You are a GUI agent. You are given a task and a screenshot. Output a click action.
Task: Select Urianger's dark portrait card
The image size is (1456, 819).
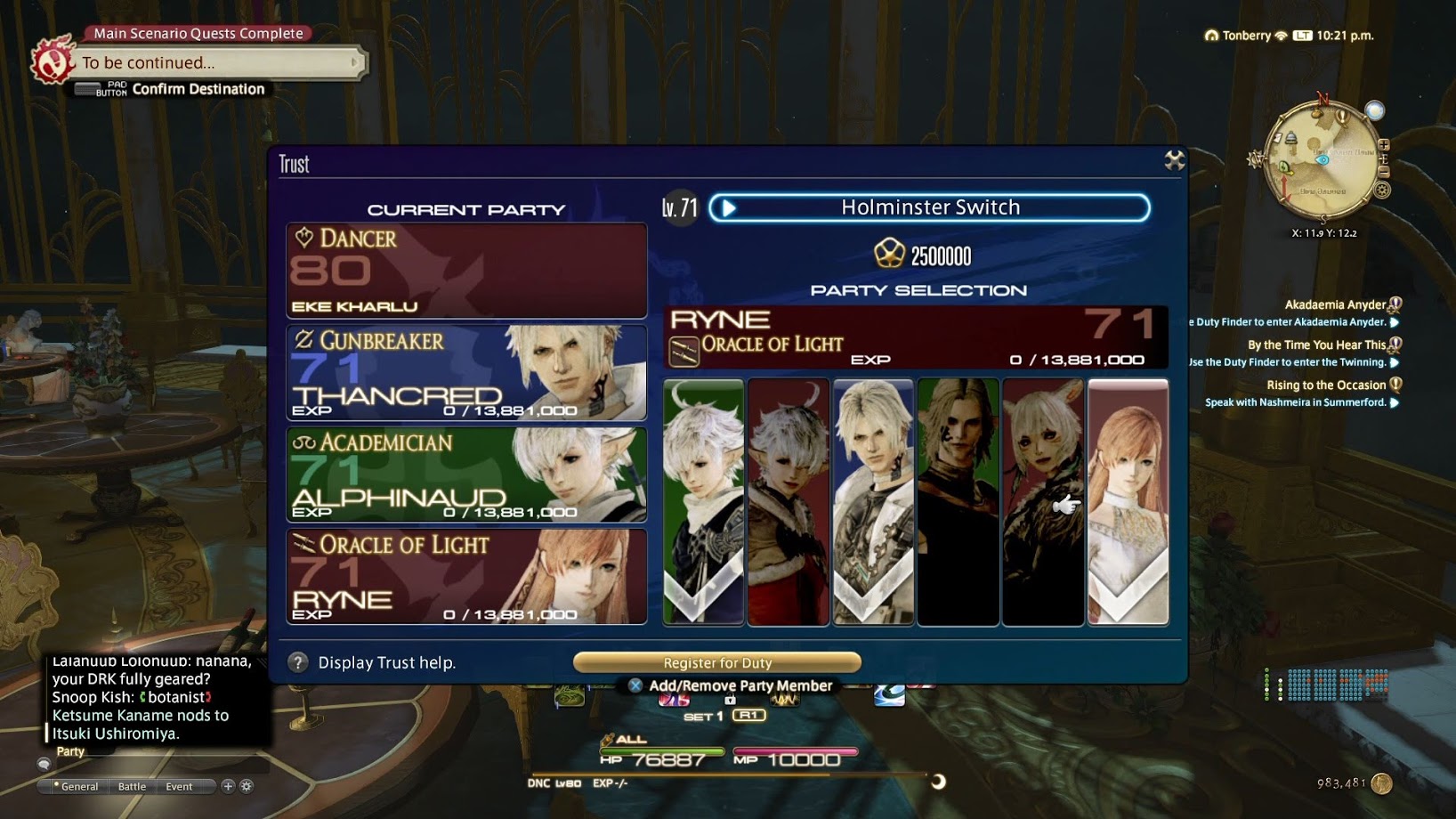click(958, 501)
